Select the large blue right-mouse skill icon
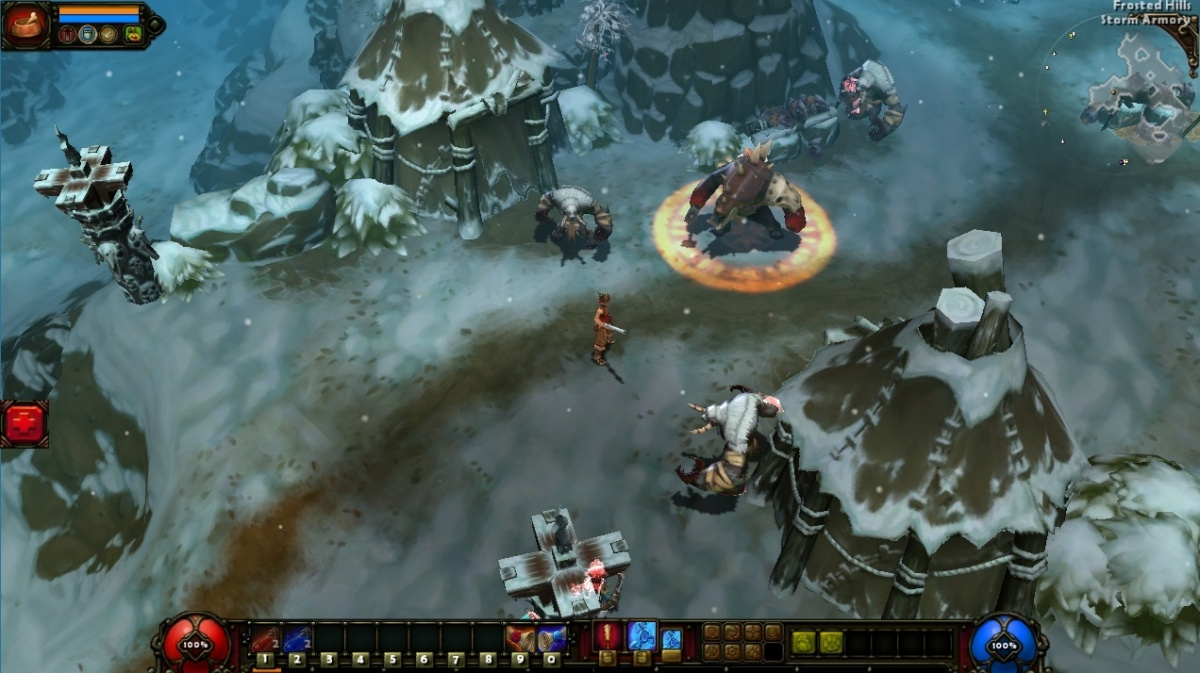Screen dimensions: 1200x673 [x=642, y=635]
